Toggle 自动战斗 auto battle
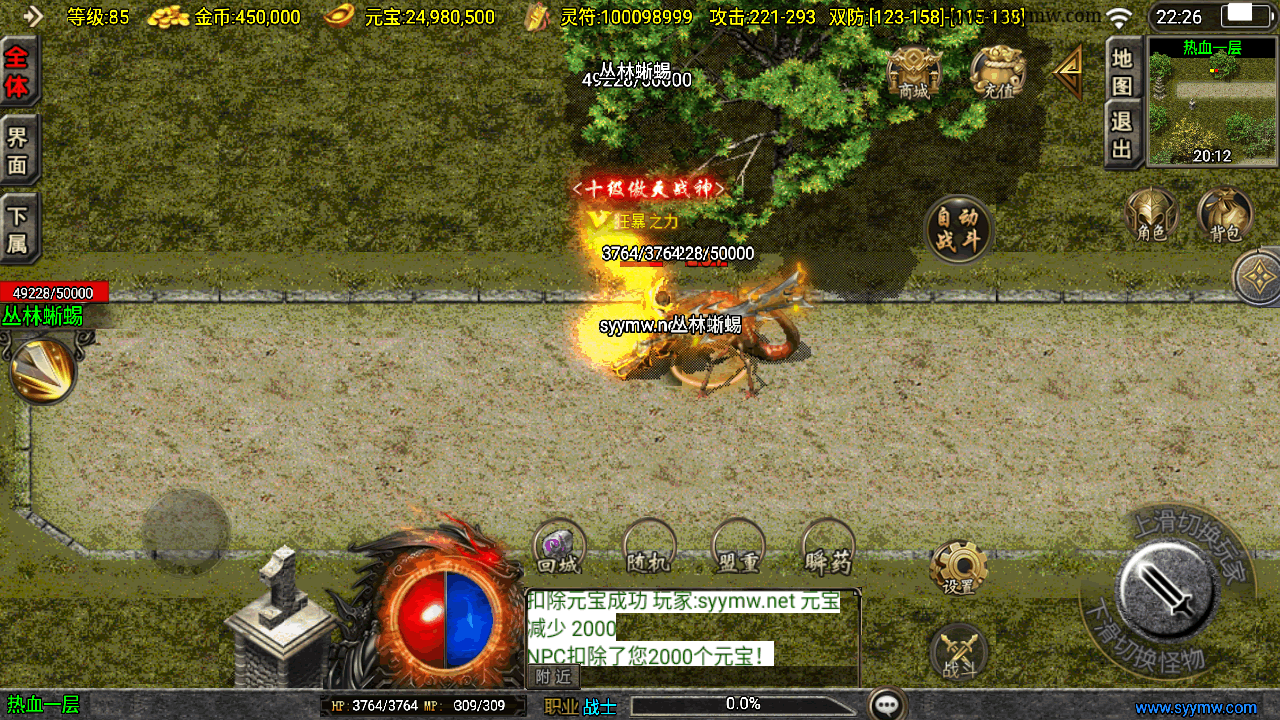1280x720 pixels. 959,229
